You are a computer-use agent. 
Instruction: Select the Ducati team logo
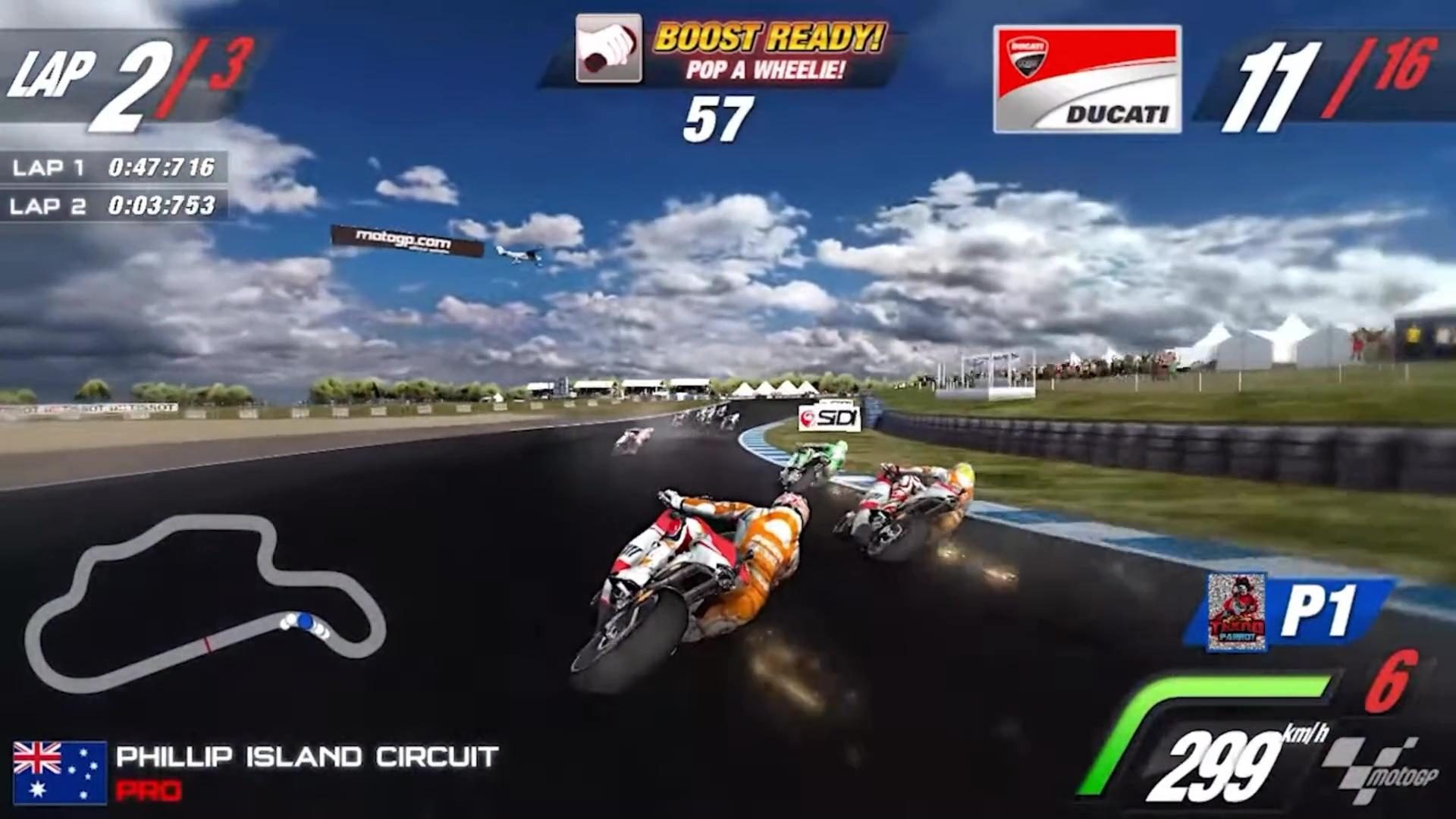point(1087,78)
